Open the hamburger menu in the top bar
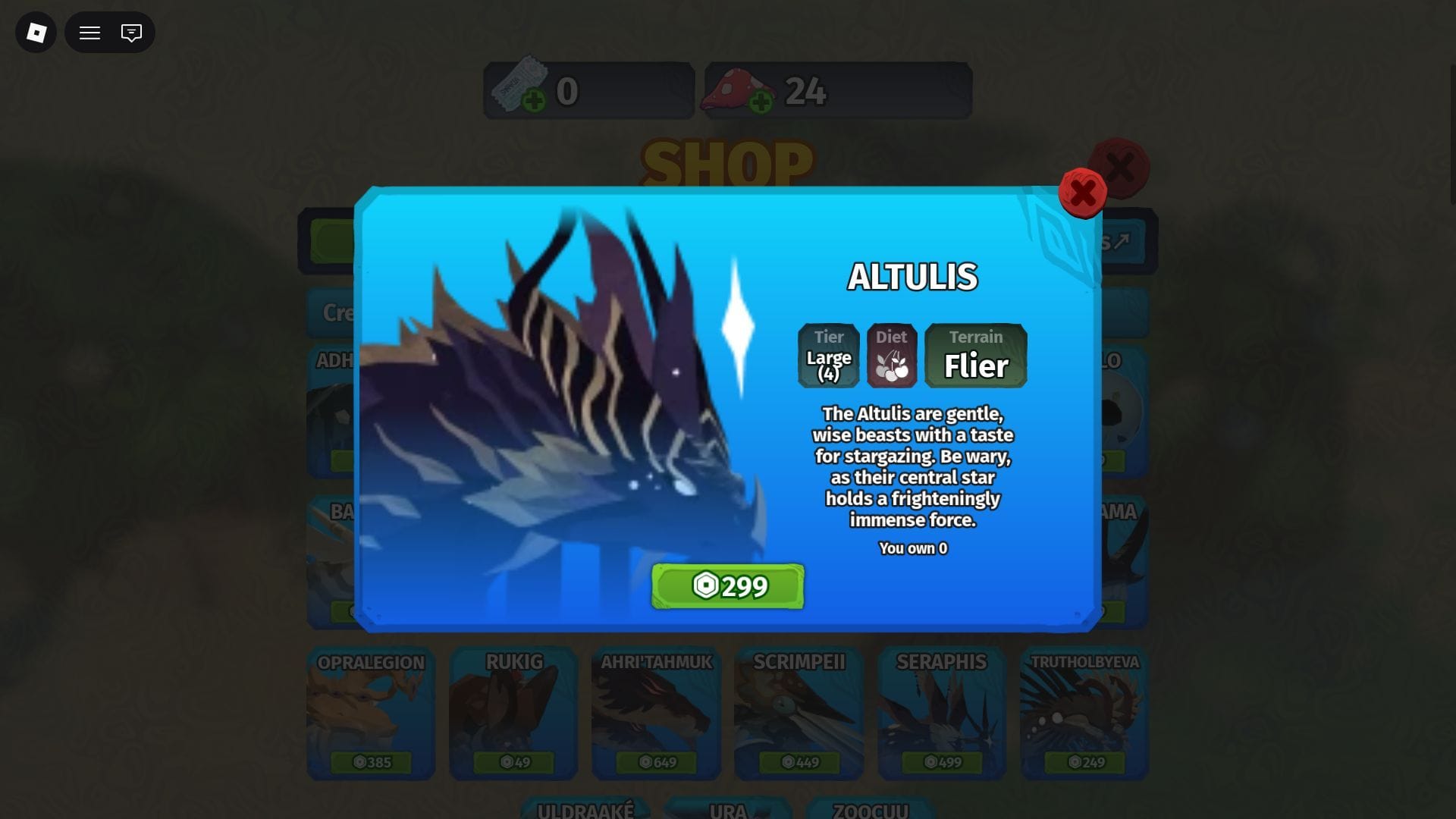Viewport: 1456px width, 819px height. [x=89, y=33]
